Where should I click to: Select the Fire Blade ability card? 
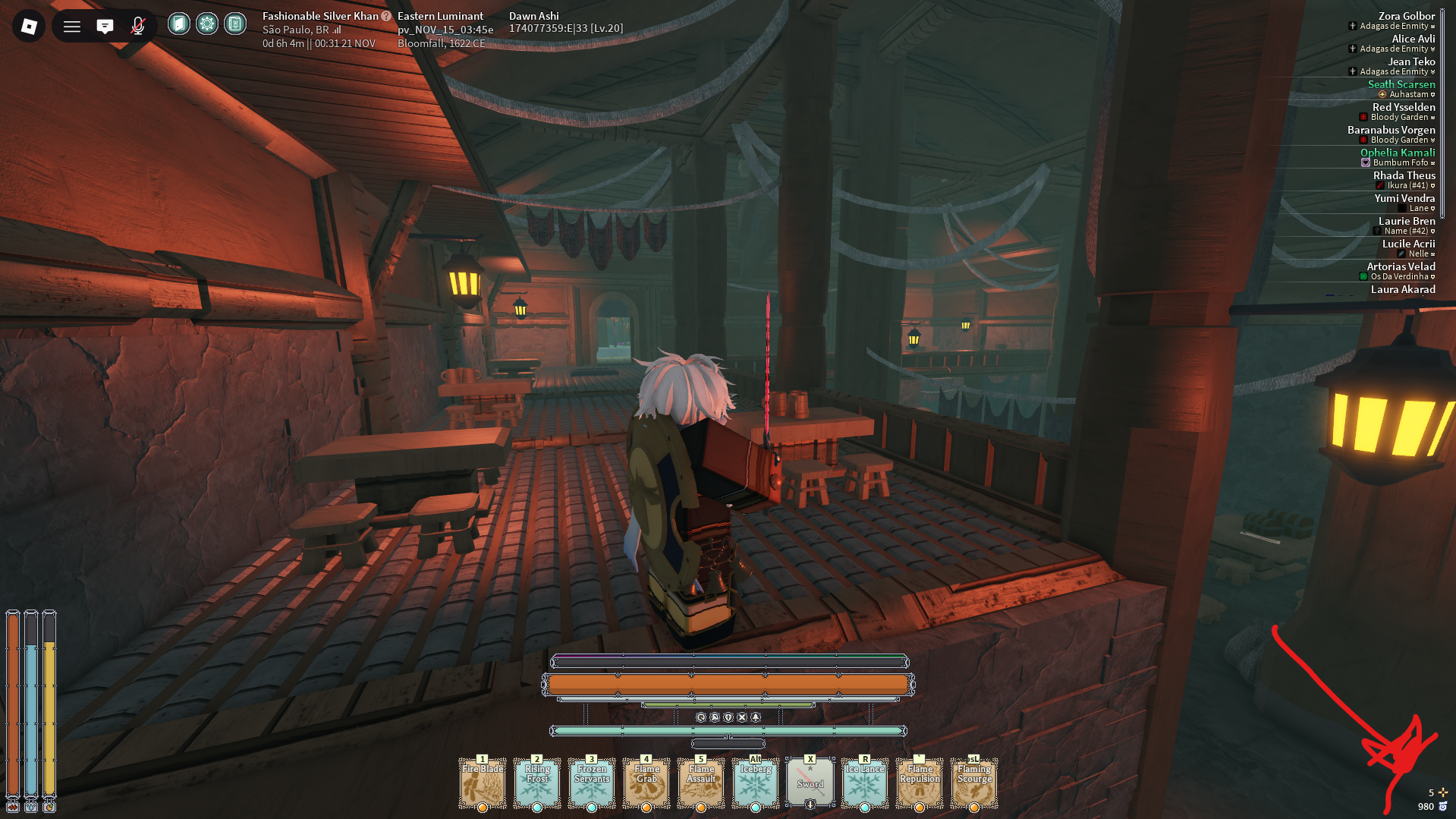[x=483, y=783]
